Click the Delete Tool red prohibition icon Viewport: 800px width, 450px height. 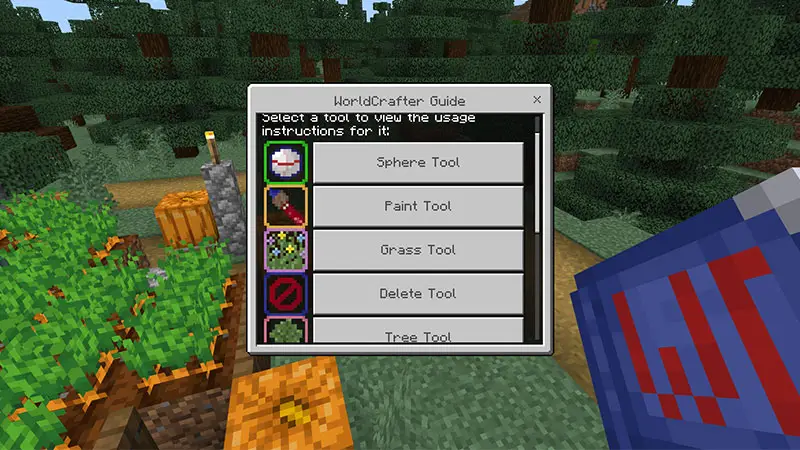[286, 294]
